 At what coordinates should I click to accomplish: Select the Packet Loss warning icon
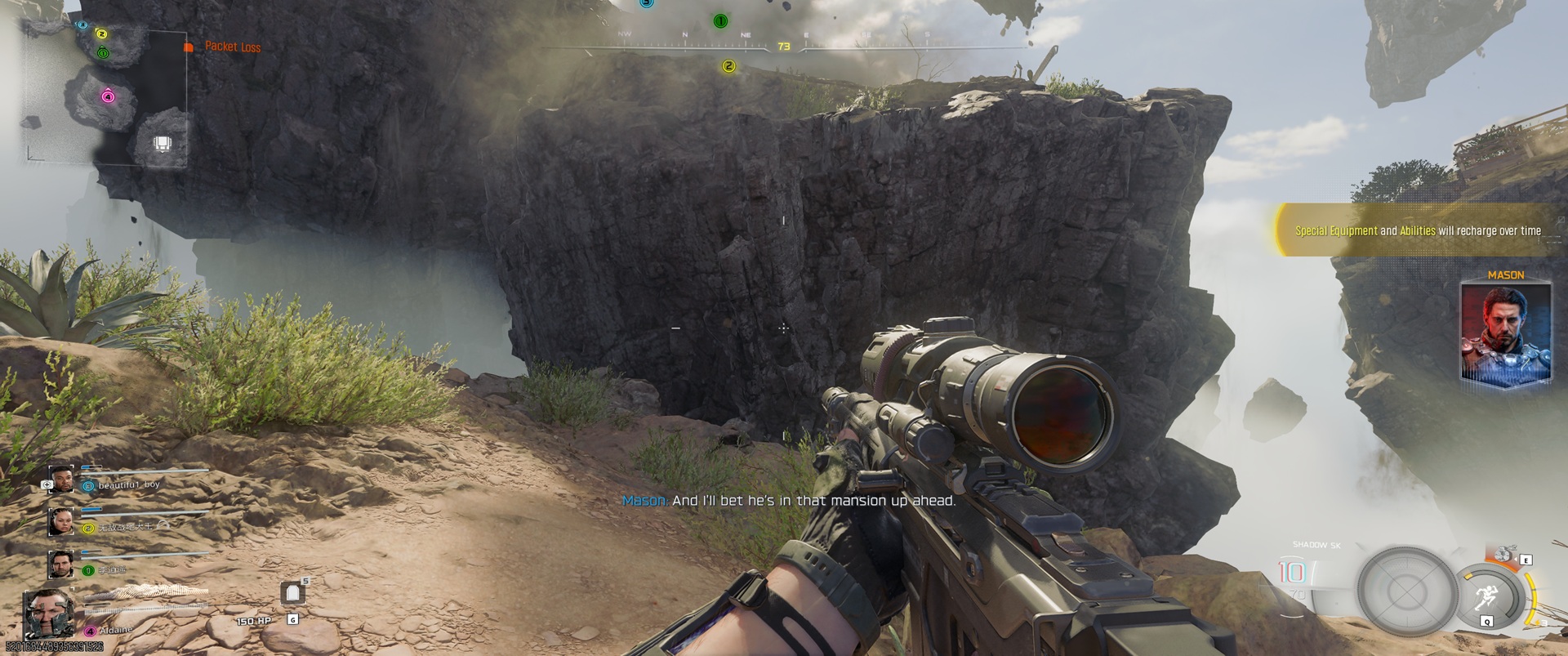pos(189,47)
